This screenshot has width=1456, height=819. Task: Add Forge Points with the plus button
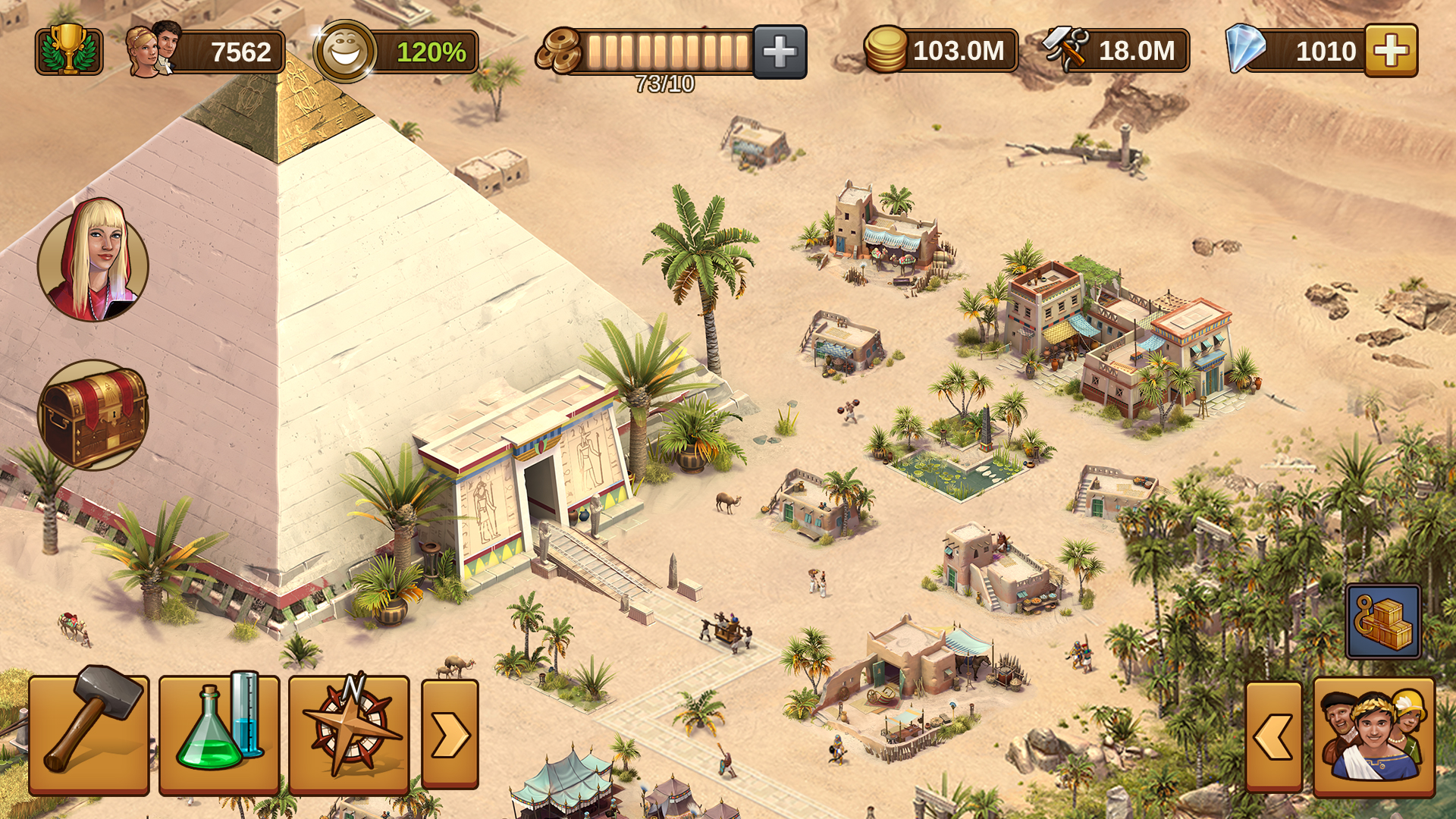point(780,51)
